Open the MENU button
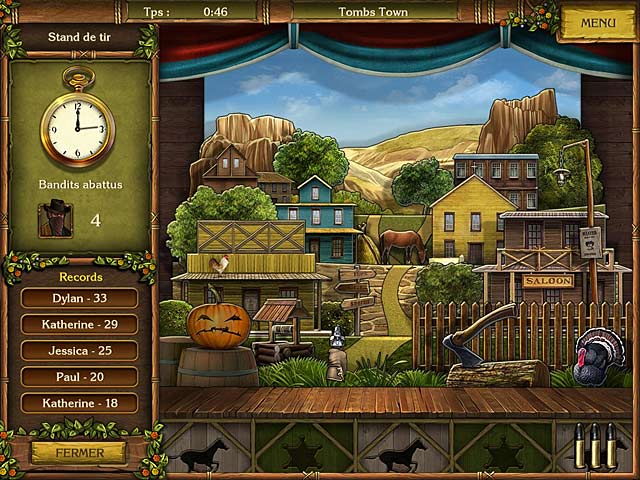Viewport: 640px width, 480px height. pos(597,22)
